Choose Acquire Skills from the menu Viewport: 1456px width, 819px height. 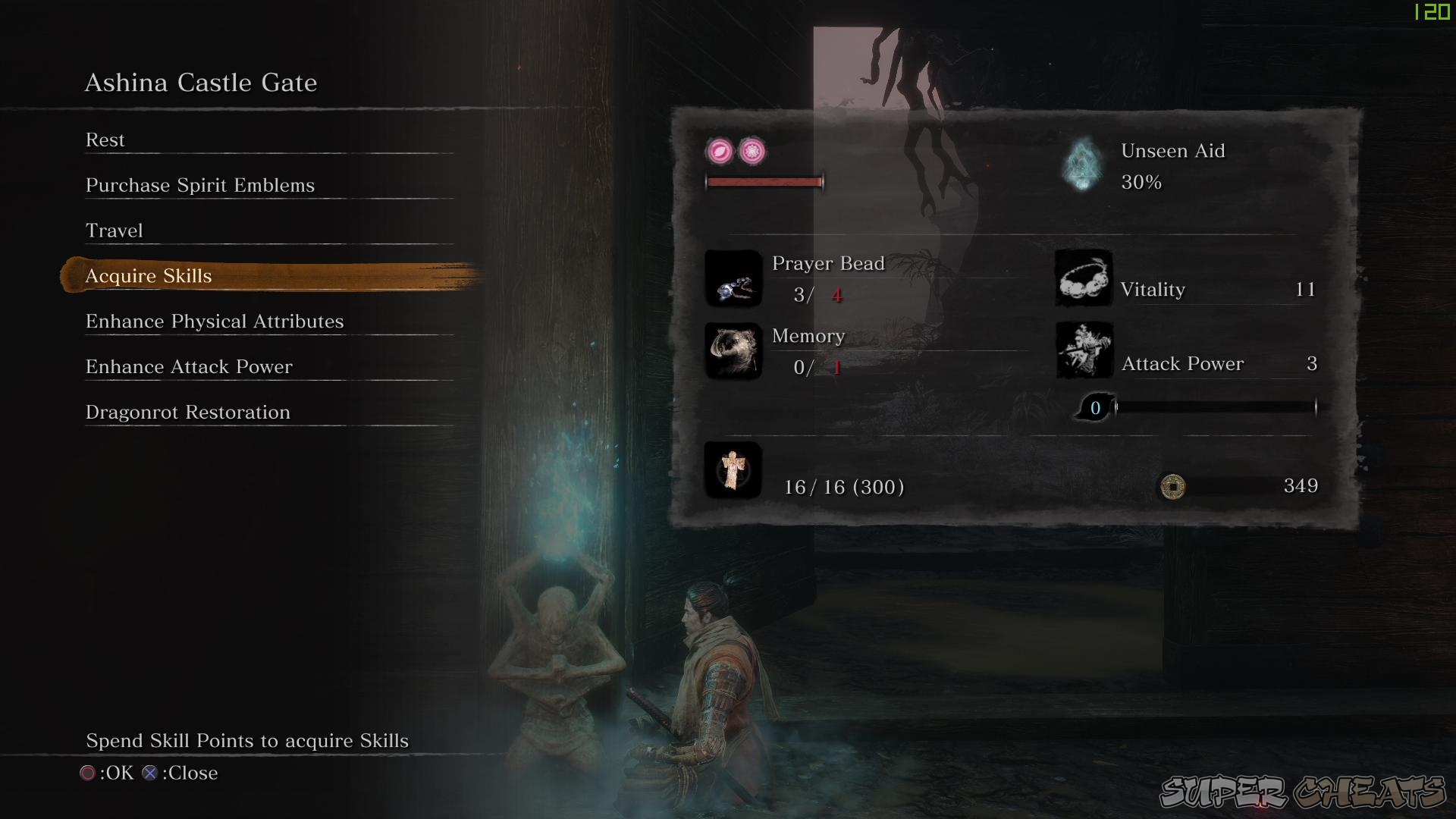149,276
